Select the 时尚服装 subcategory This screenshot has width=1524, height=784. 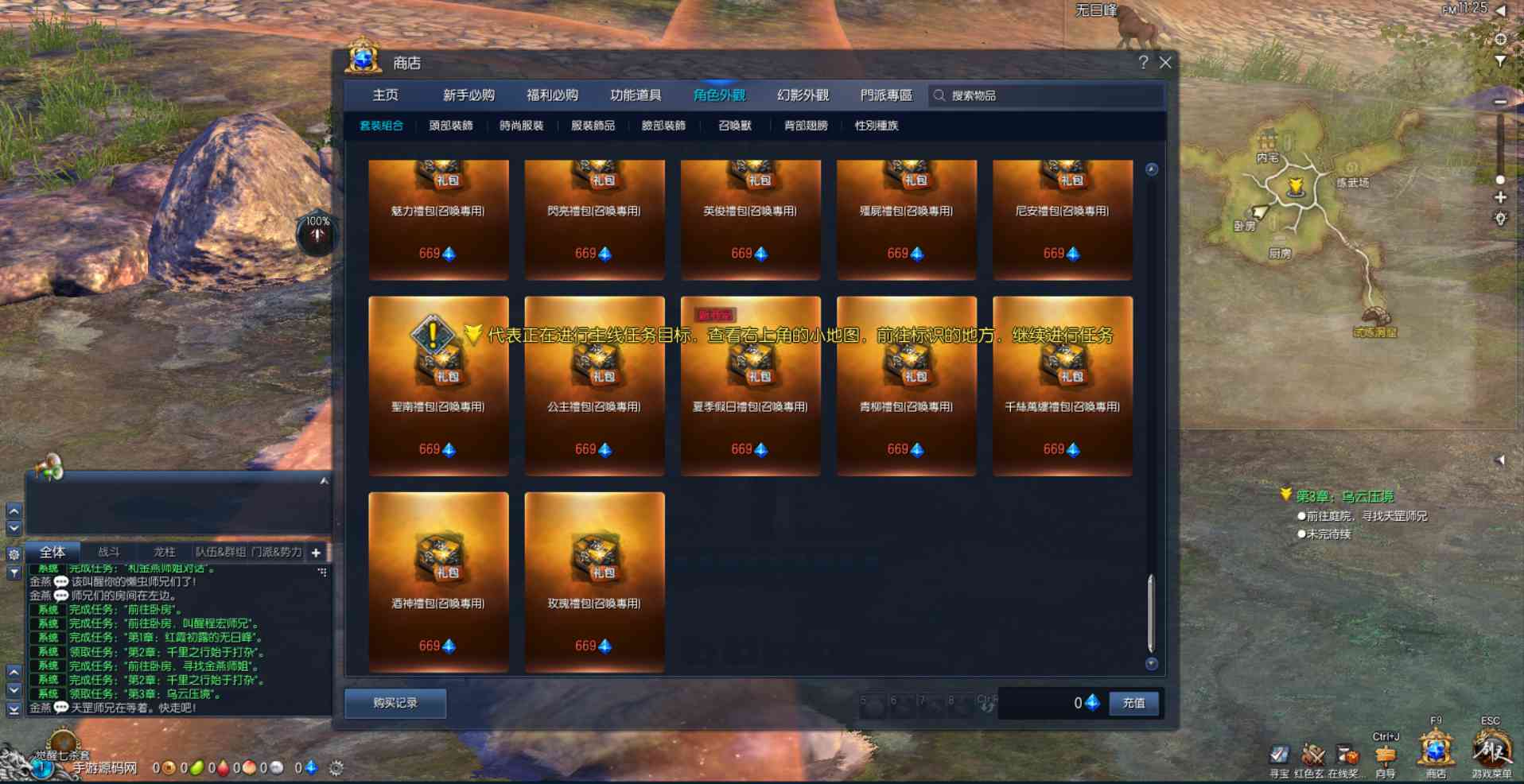(x=522, y=126)
